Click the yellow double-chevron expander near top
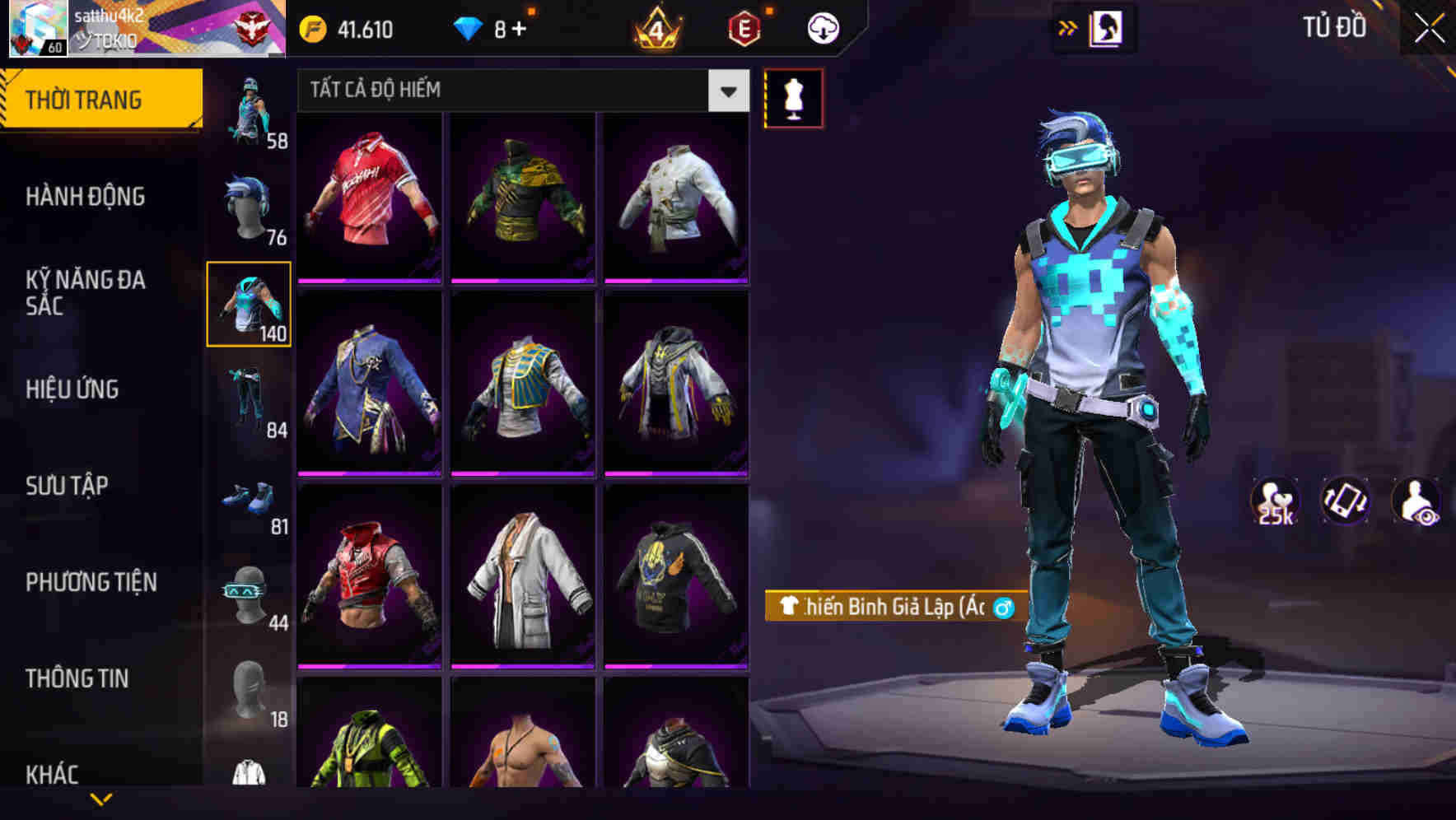Screen dimensions: 1456x820 pos(1066,26)
